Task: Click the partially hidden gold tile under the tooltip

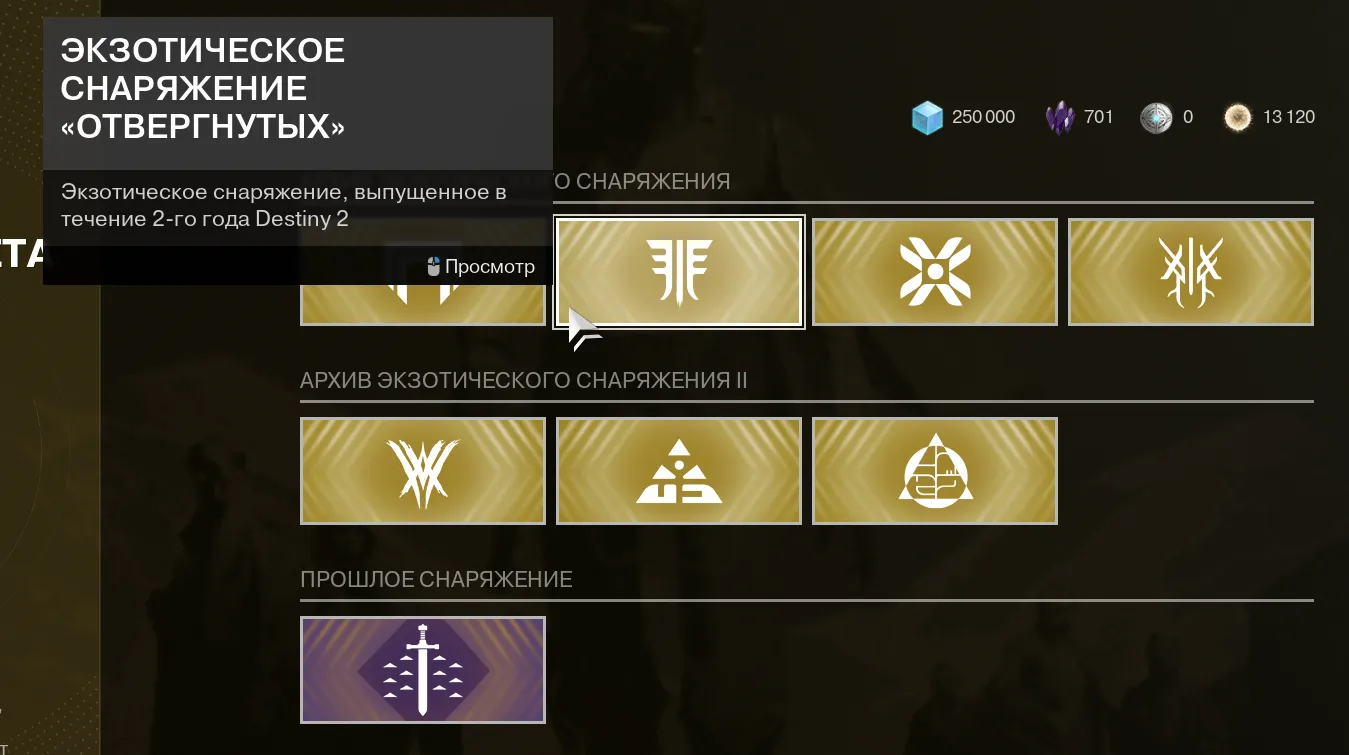Action: [422, 305]
